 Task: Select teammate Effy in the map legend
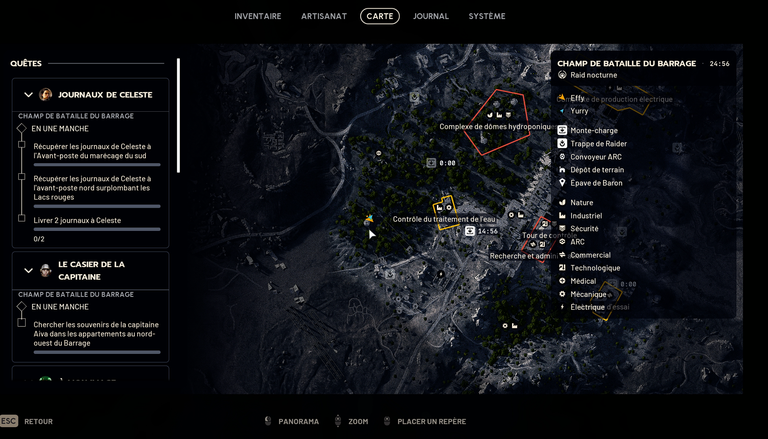(x=577, y=98)
